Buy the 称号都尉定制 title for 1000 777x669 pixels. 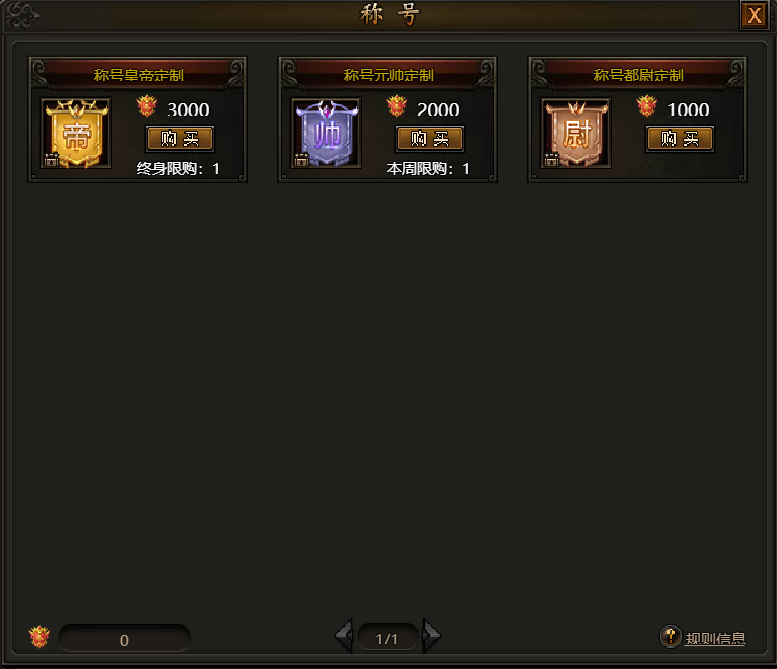(680, 139)
